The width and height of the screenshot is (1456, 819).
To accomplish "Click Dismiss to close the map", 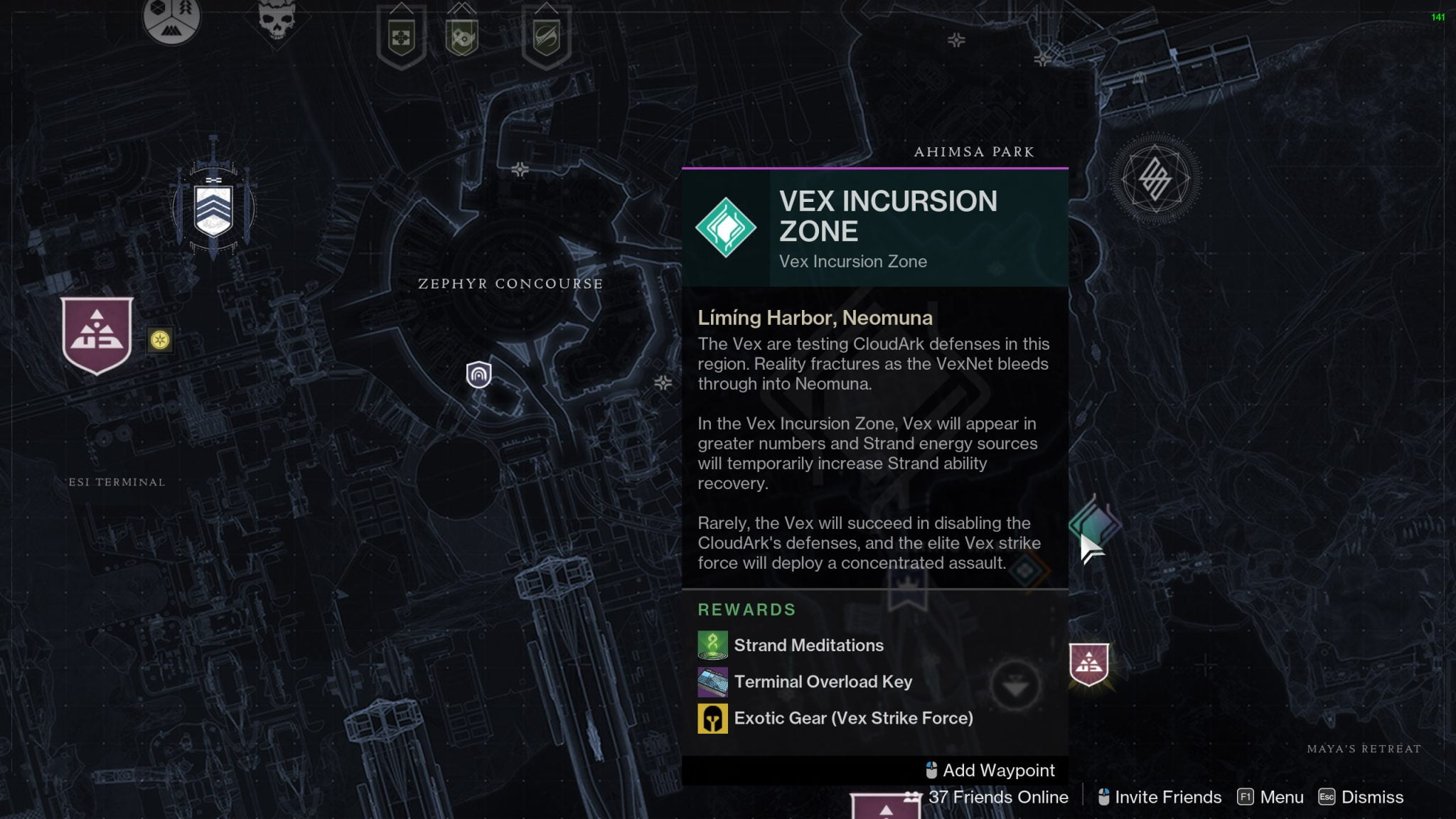I will point(1370,797).
